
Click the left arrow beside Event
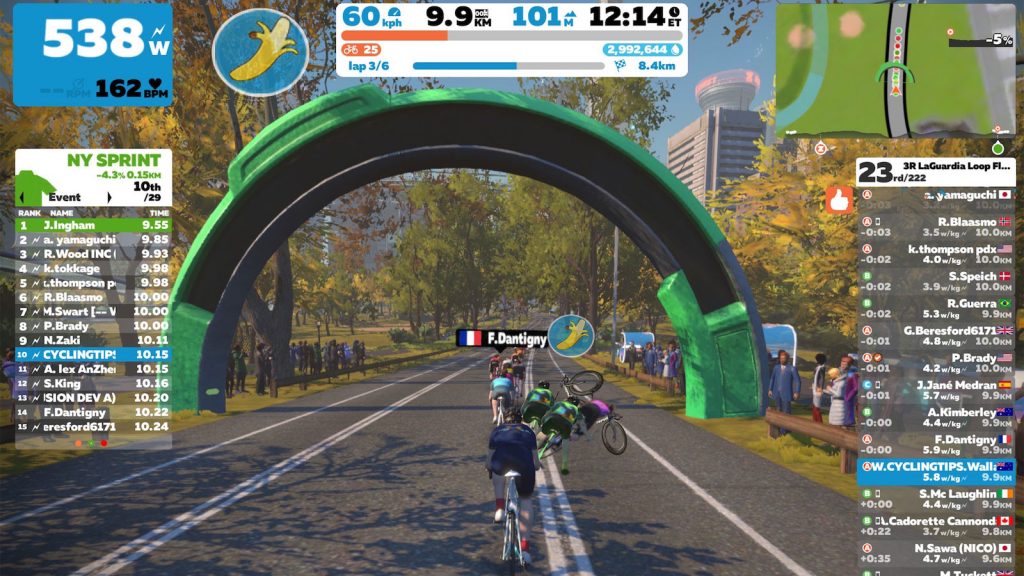(x=23, y=197)
